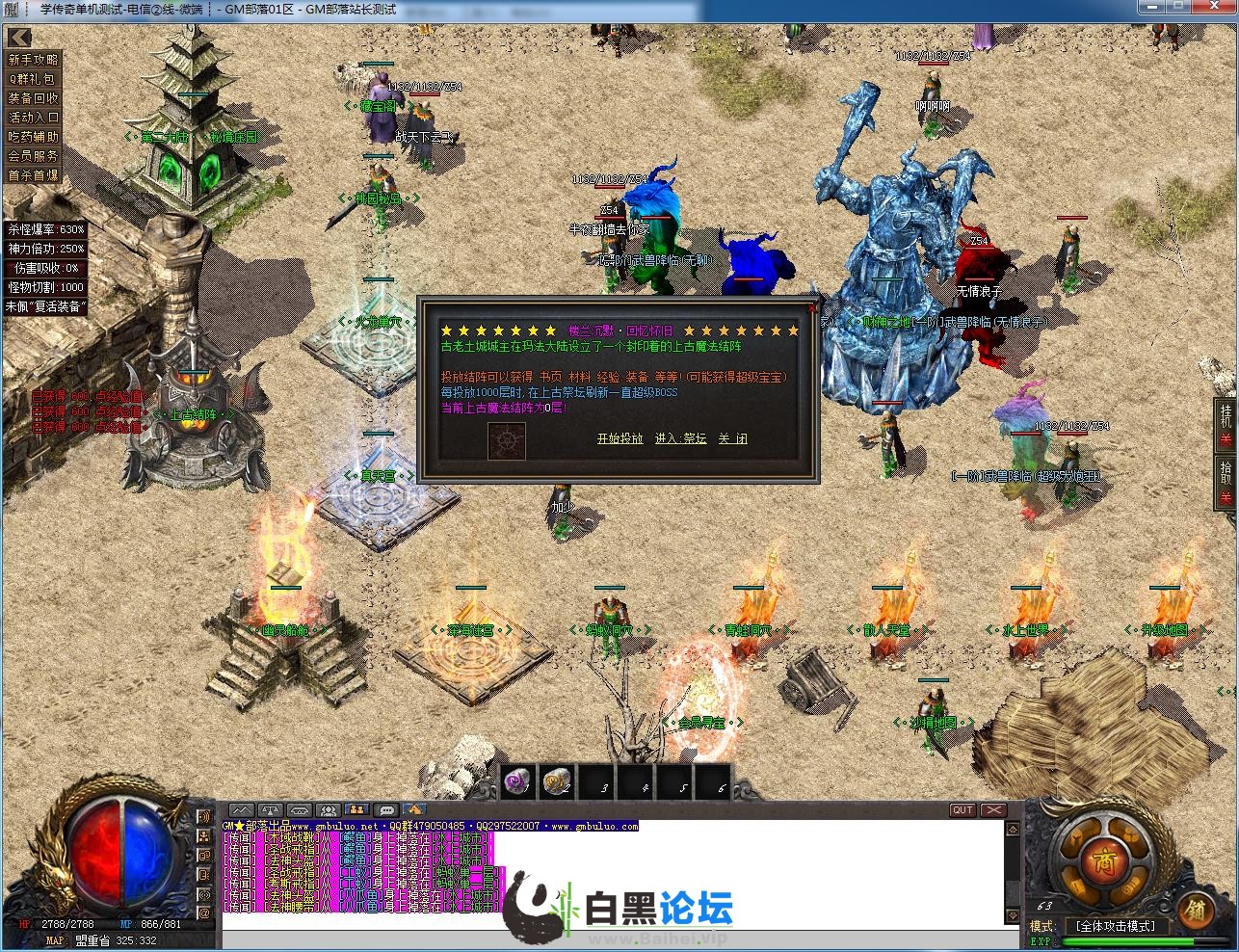
Task: Close the dialog with the red X
Action: click(812, 308)
